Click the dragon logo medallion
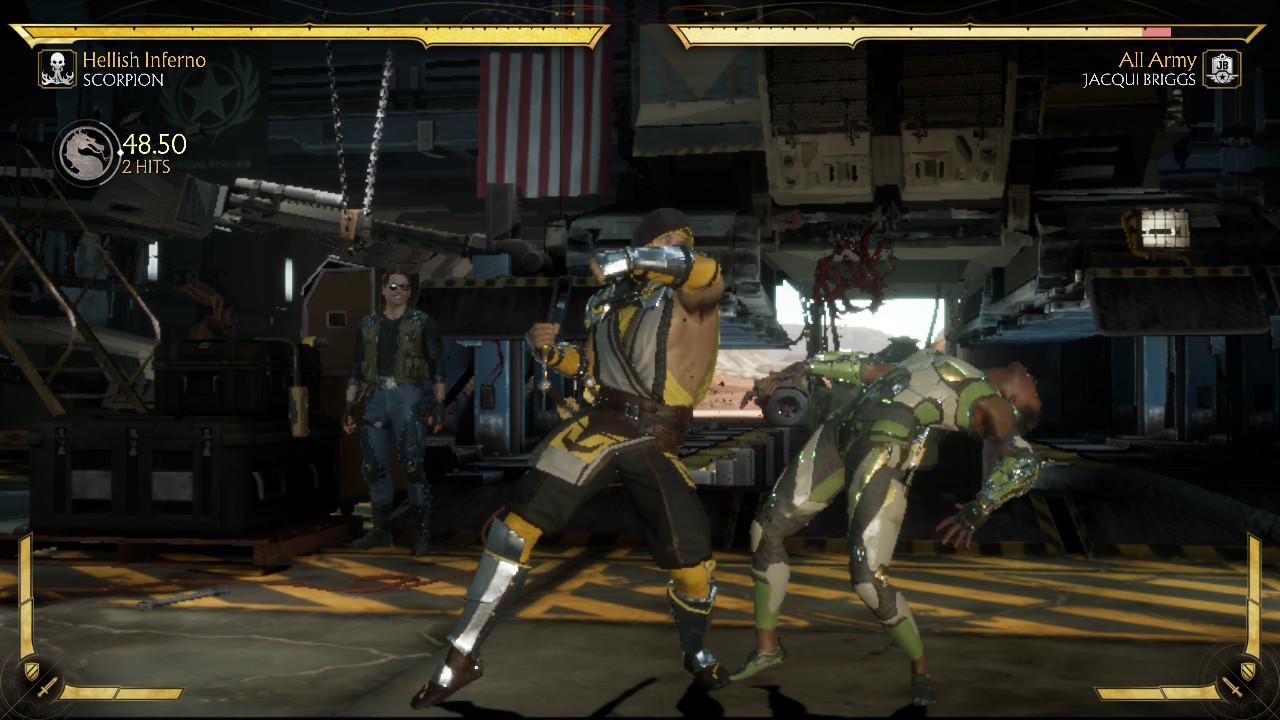 point(86,154)
